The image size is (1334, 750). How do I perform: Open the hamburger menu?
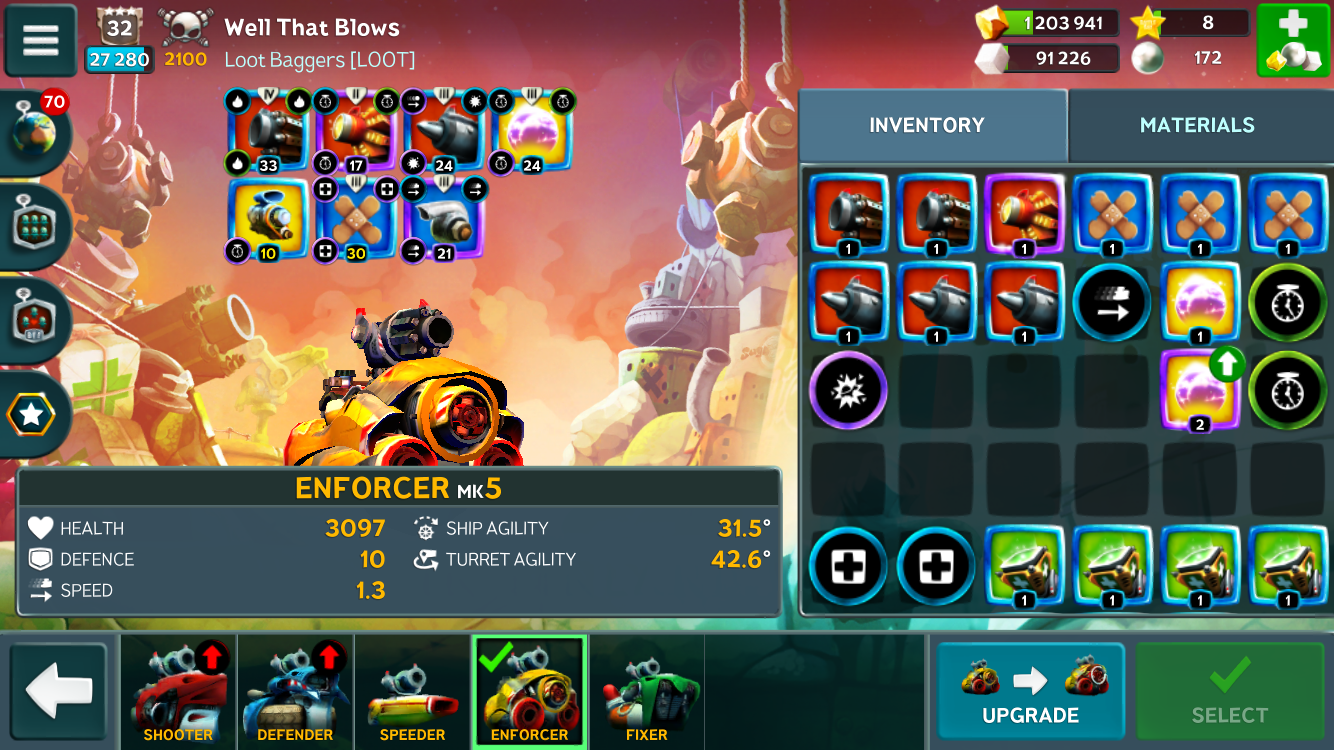tap(41, 40)
